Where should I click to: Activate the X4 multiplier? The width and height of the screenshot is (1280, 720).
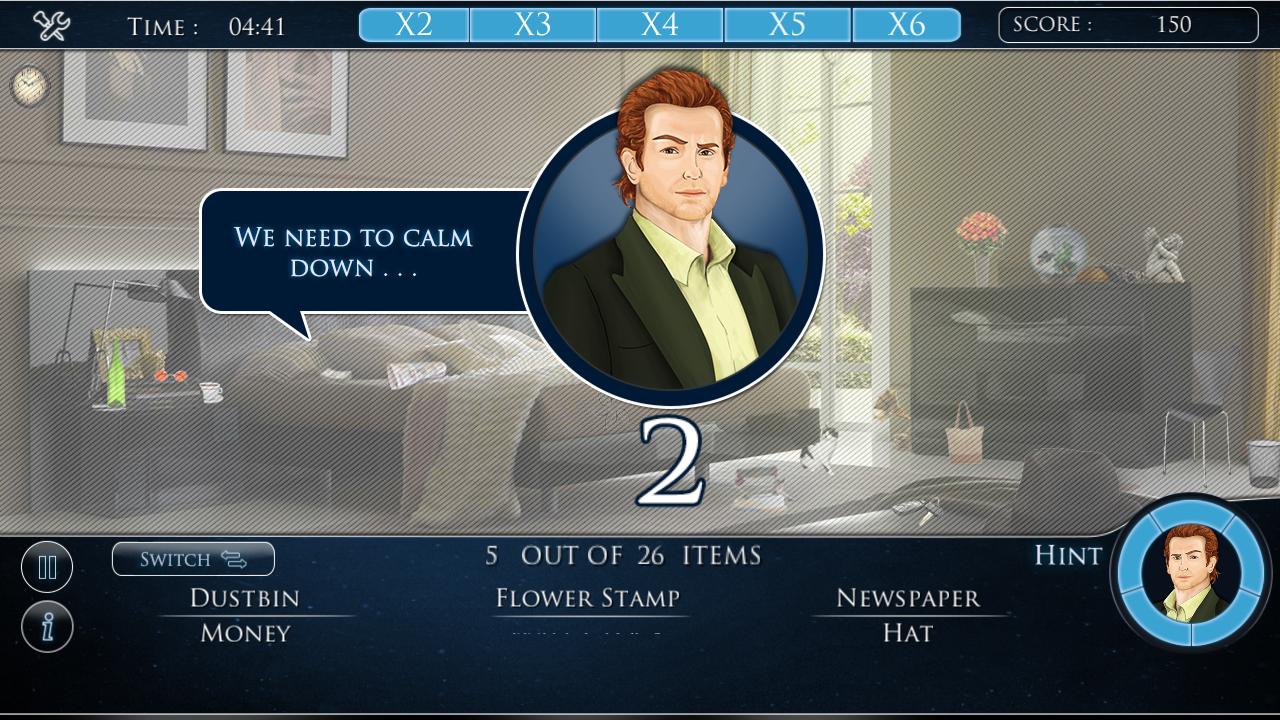(660, 24)
